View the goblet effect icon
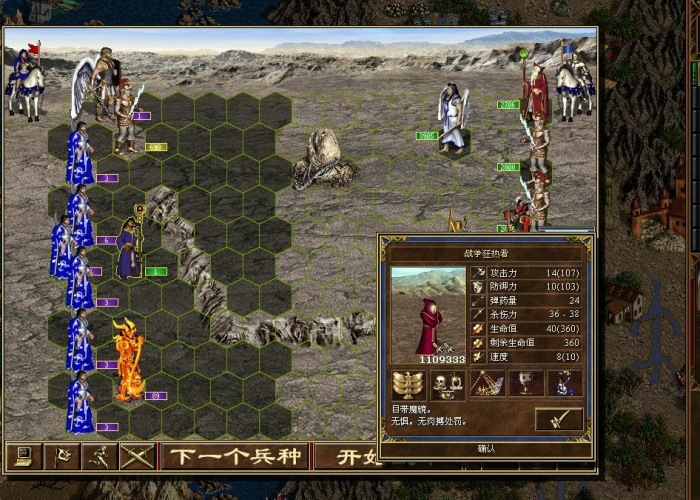This screenshot has width=700, height=500. [x=527, y=385]
